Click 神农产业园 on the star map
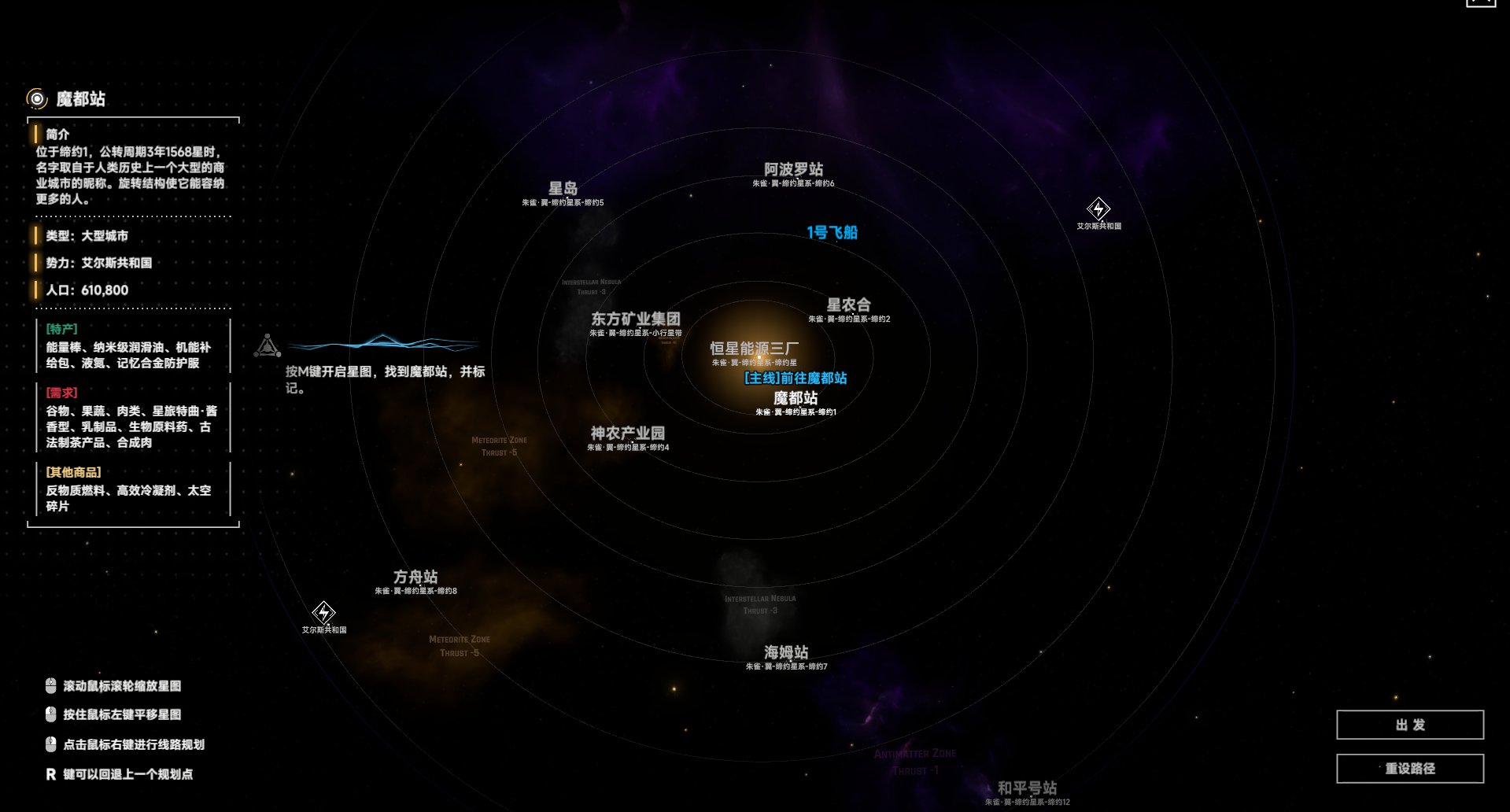 629,432
